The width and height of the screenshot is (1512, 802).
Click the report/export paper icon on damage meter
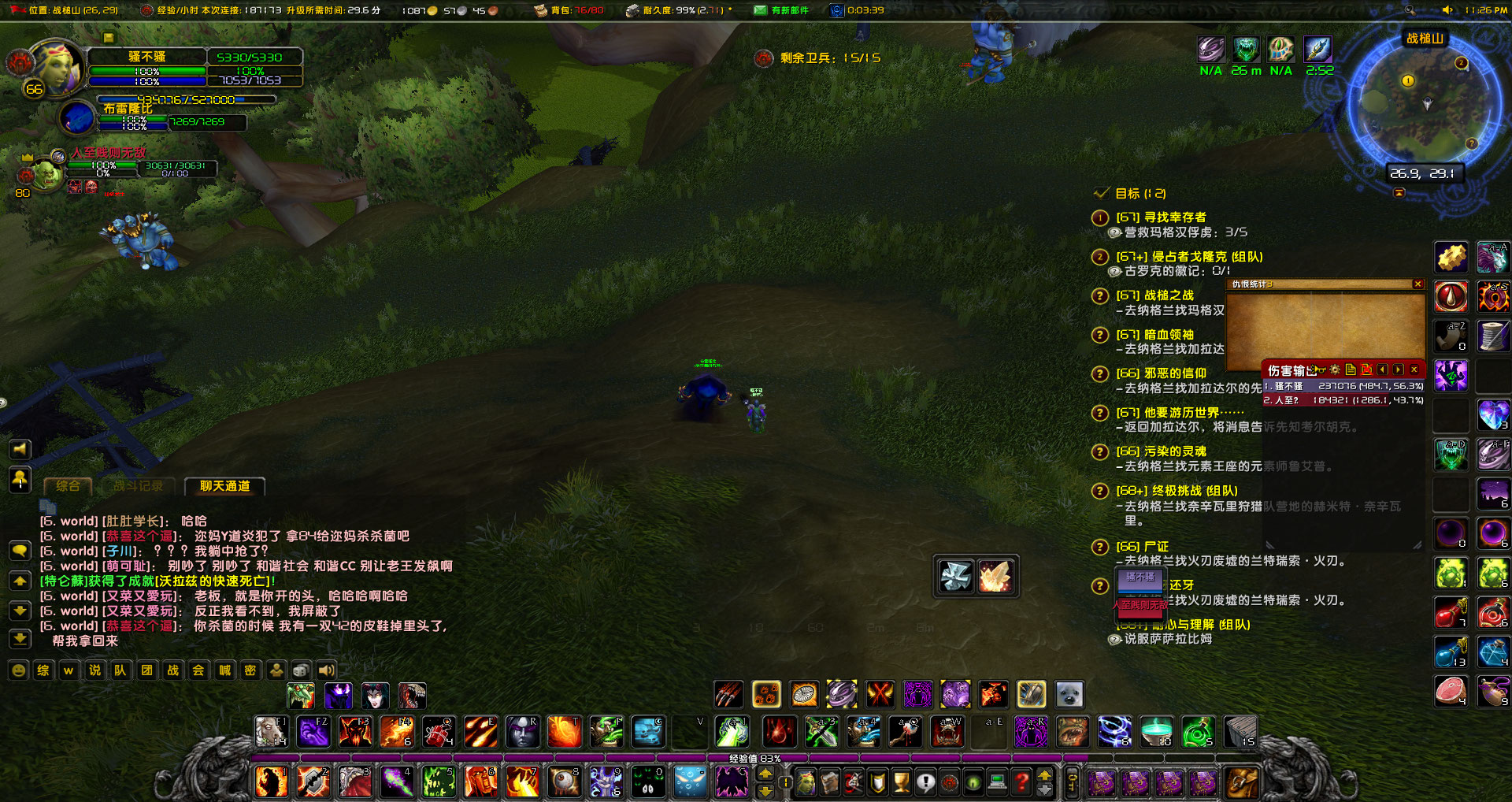[1351, 369]
